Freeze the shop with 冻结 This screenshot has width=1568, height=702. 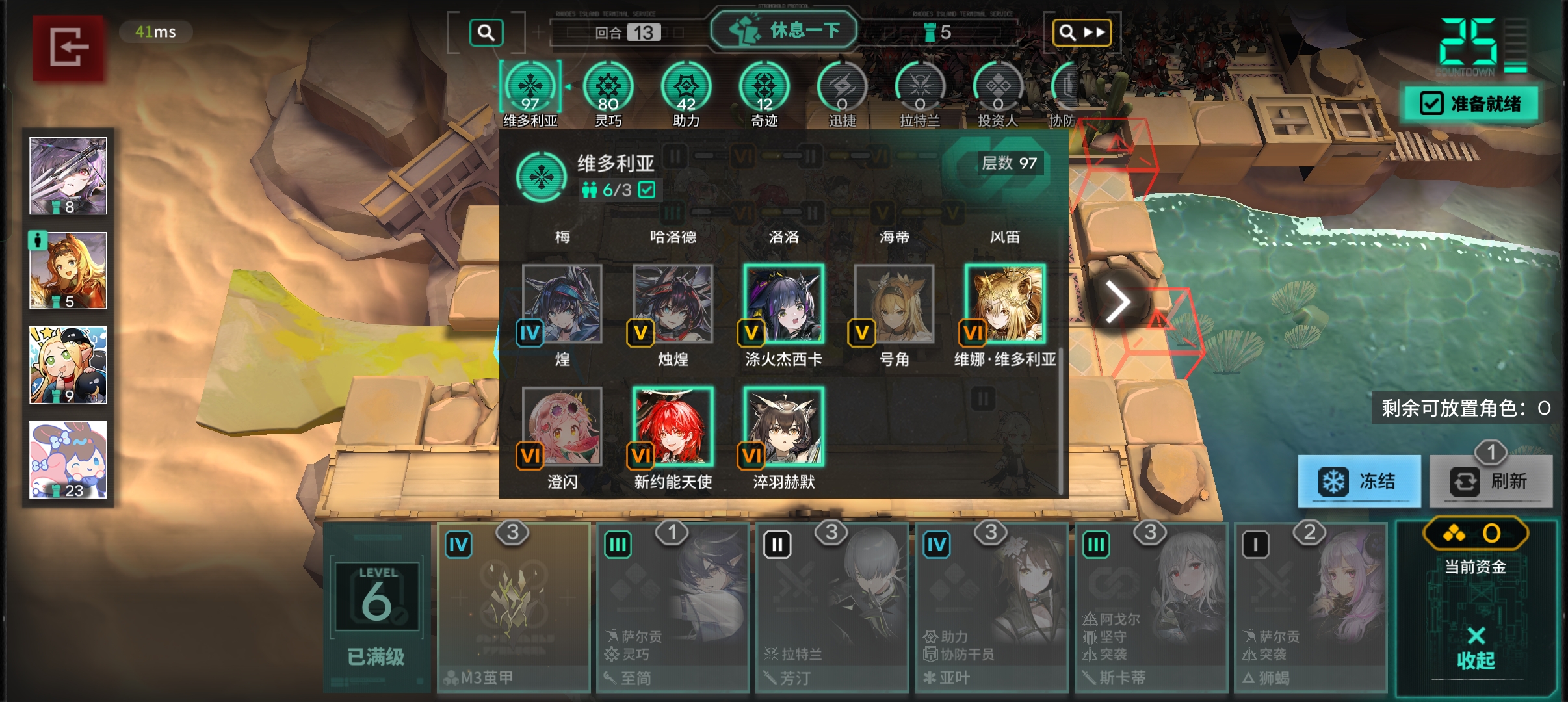[x=1359, y=481]
